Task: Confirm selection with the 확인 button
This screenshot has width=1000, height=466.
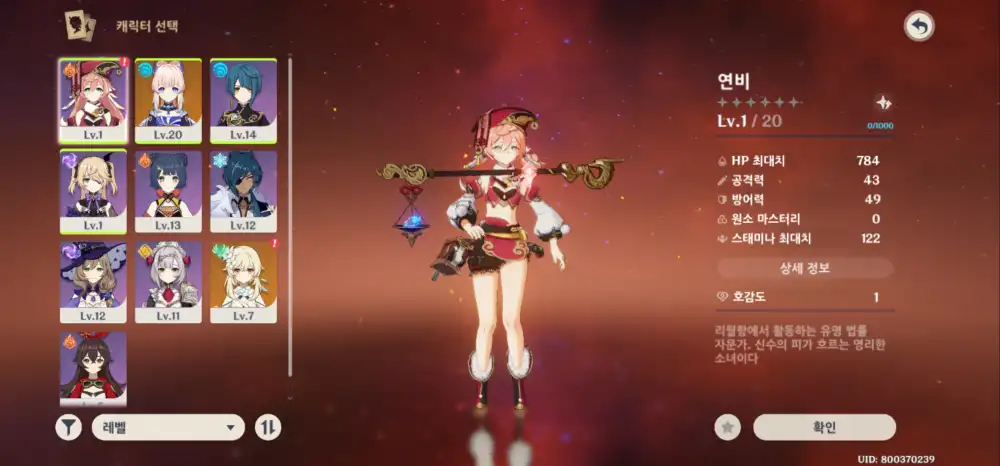Action: coord(824,428)
